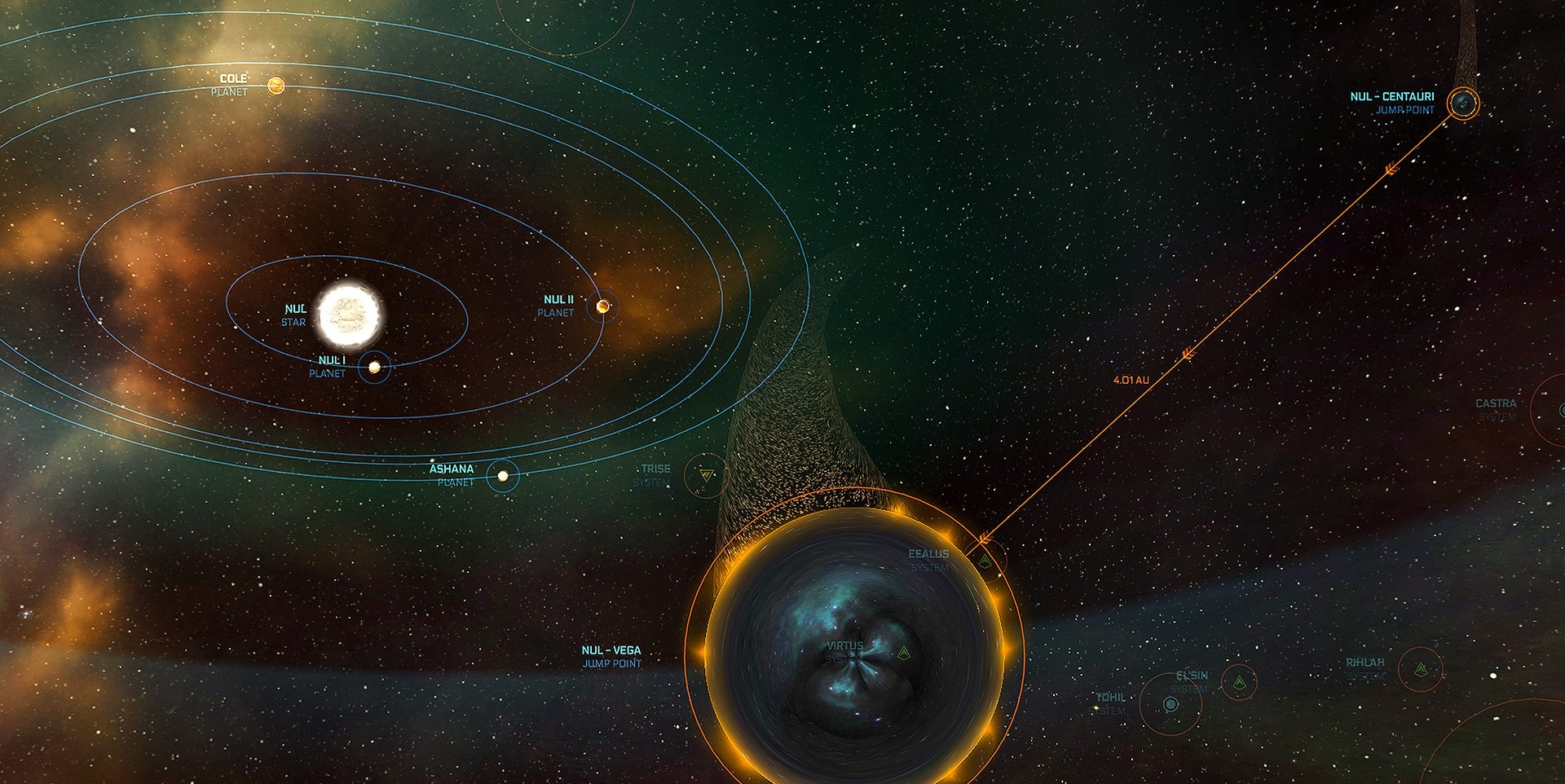
Task: Click the Castra system label
Action: pos(1496,404)
